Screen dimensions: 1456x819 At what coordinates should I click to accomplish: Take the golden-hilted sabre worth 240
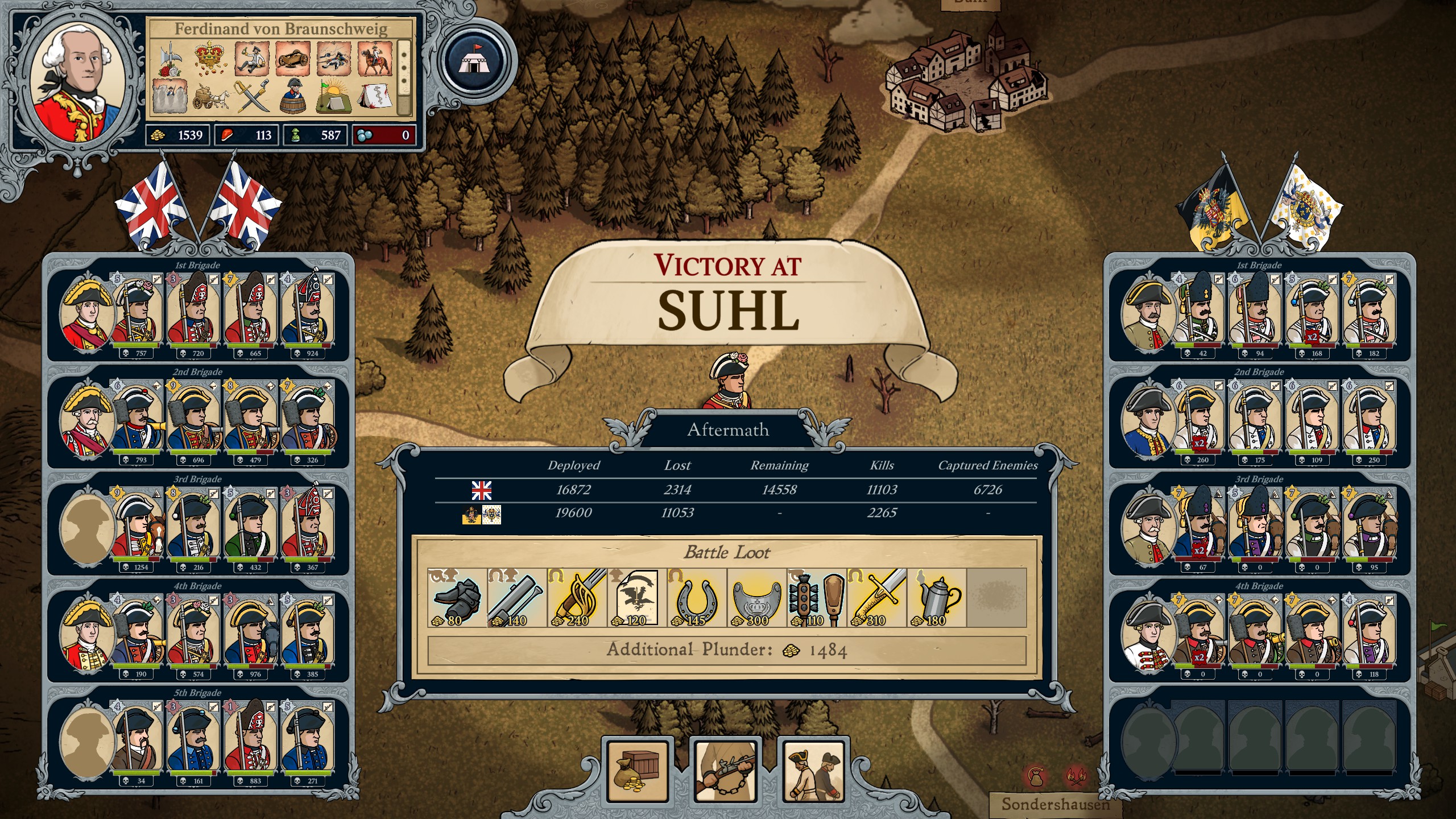pyautogui.click(x=577, y=598)
